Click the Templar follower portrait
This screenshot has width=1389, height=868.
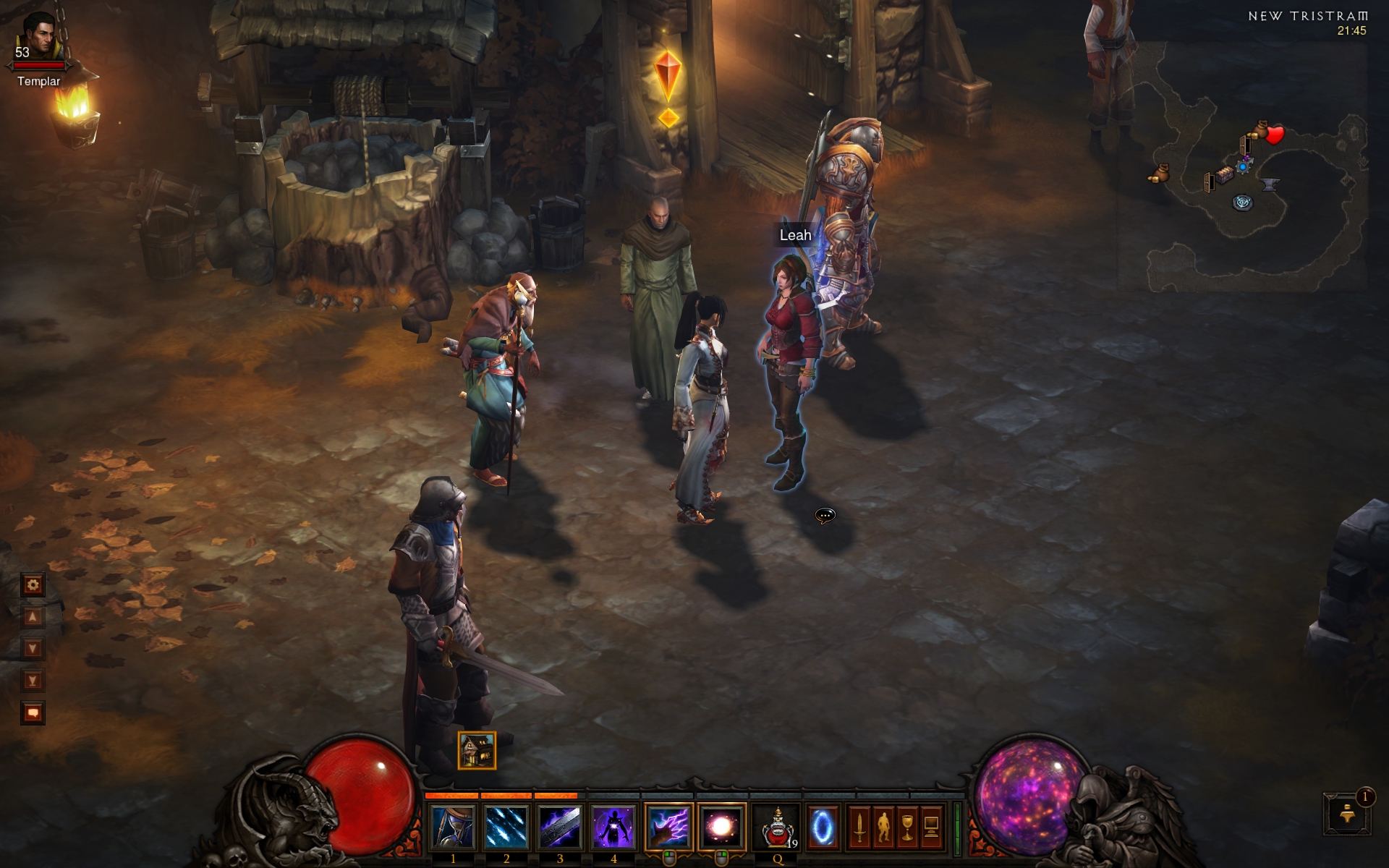[39, 38]
